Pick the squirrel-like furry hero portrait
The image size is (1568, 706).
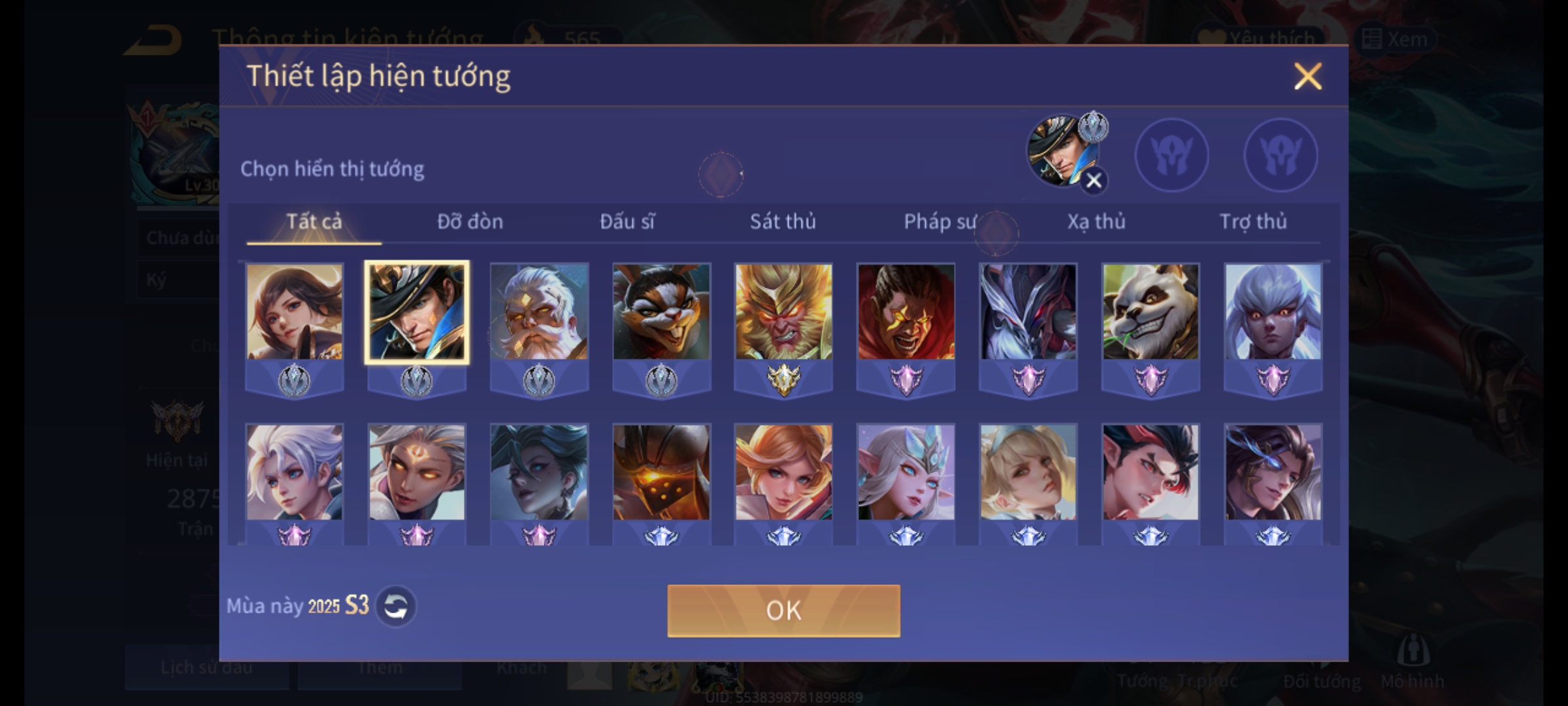(661, 312)
